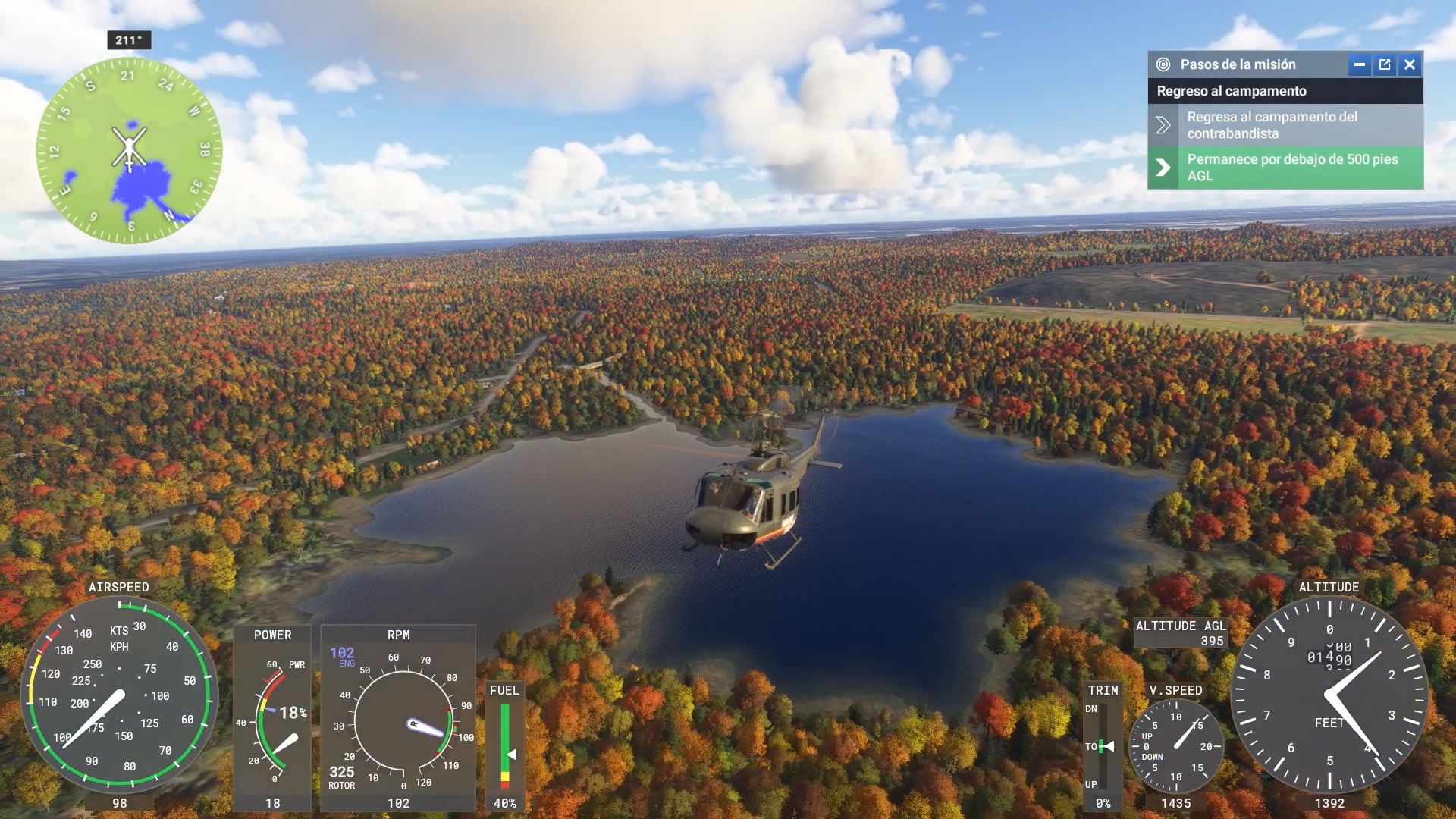Select the 'Regresa al campamento del contrabandista' step

(1285, 125)
